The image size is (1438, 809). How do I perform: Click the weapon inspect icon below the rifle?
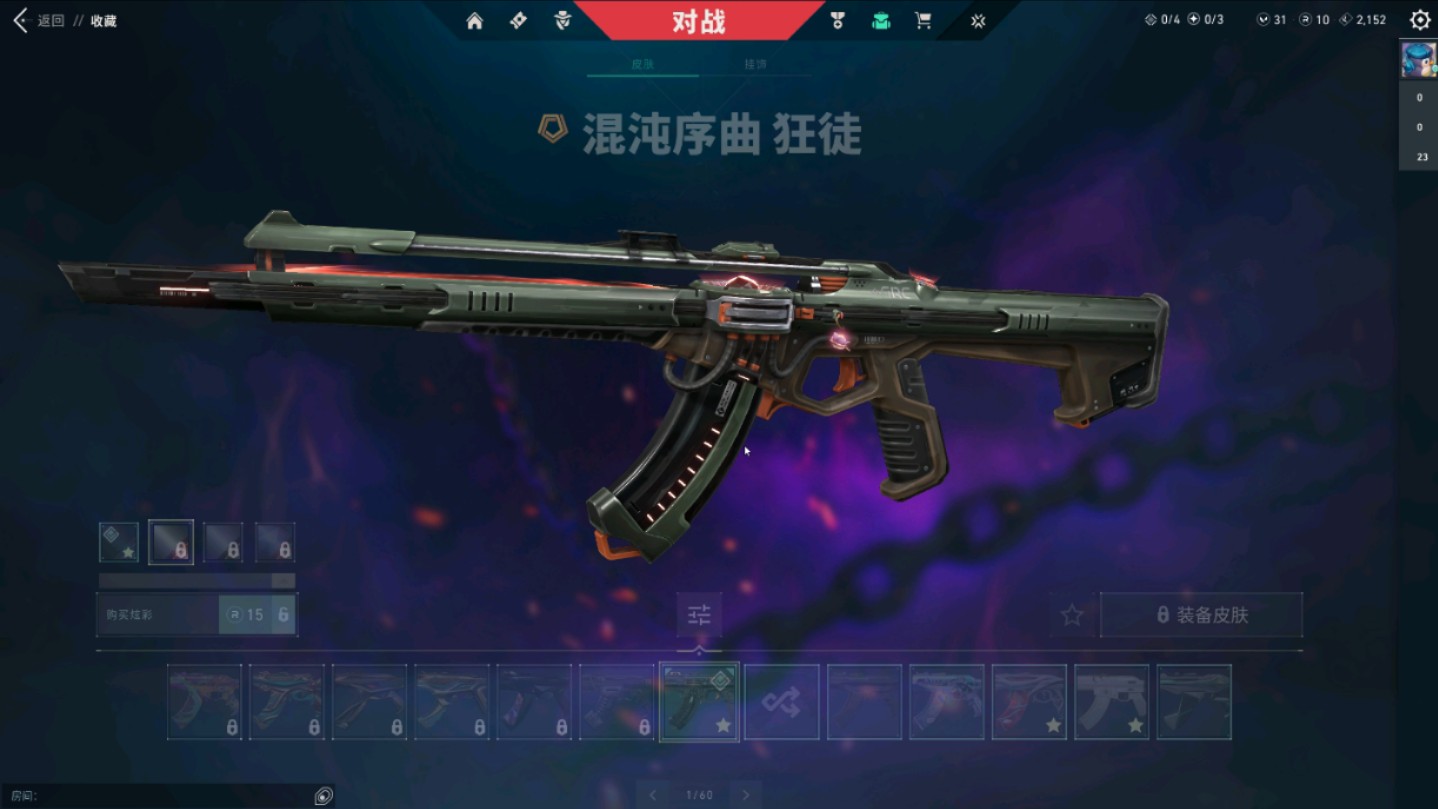pos(700,616)
